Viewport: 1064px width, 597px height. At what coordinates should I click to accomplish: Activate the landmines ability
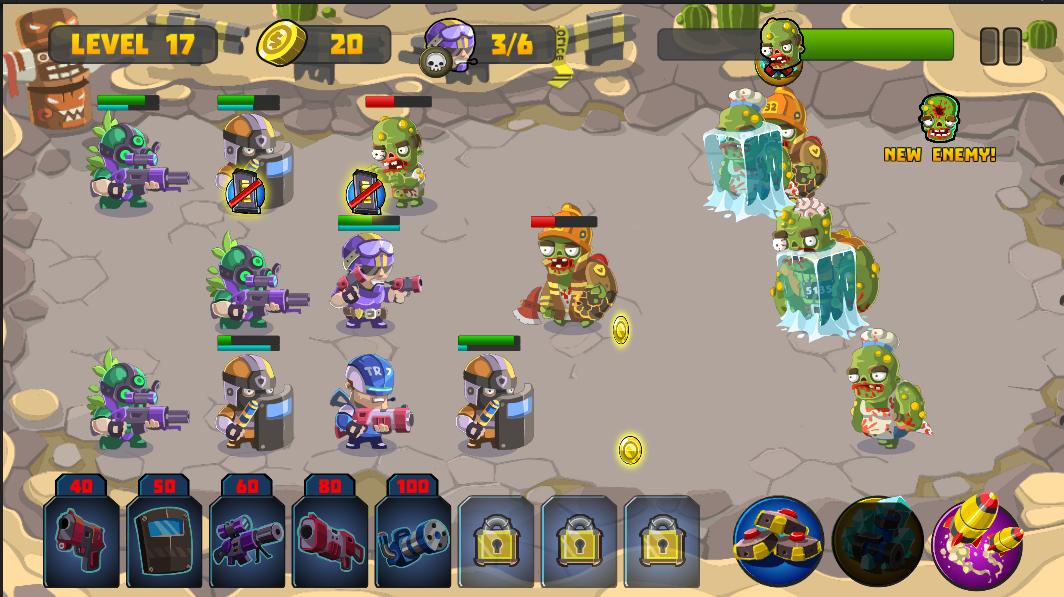click(778, 540)
